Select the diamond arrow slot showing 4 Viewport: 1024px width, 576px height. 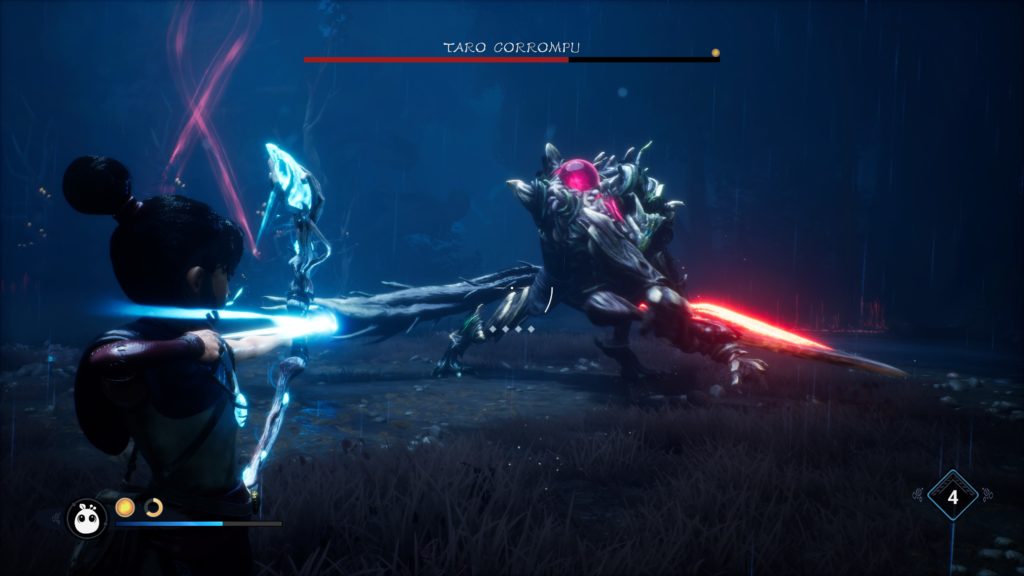[x=952, y=496]
